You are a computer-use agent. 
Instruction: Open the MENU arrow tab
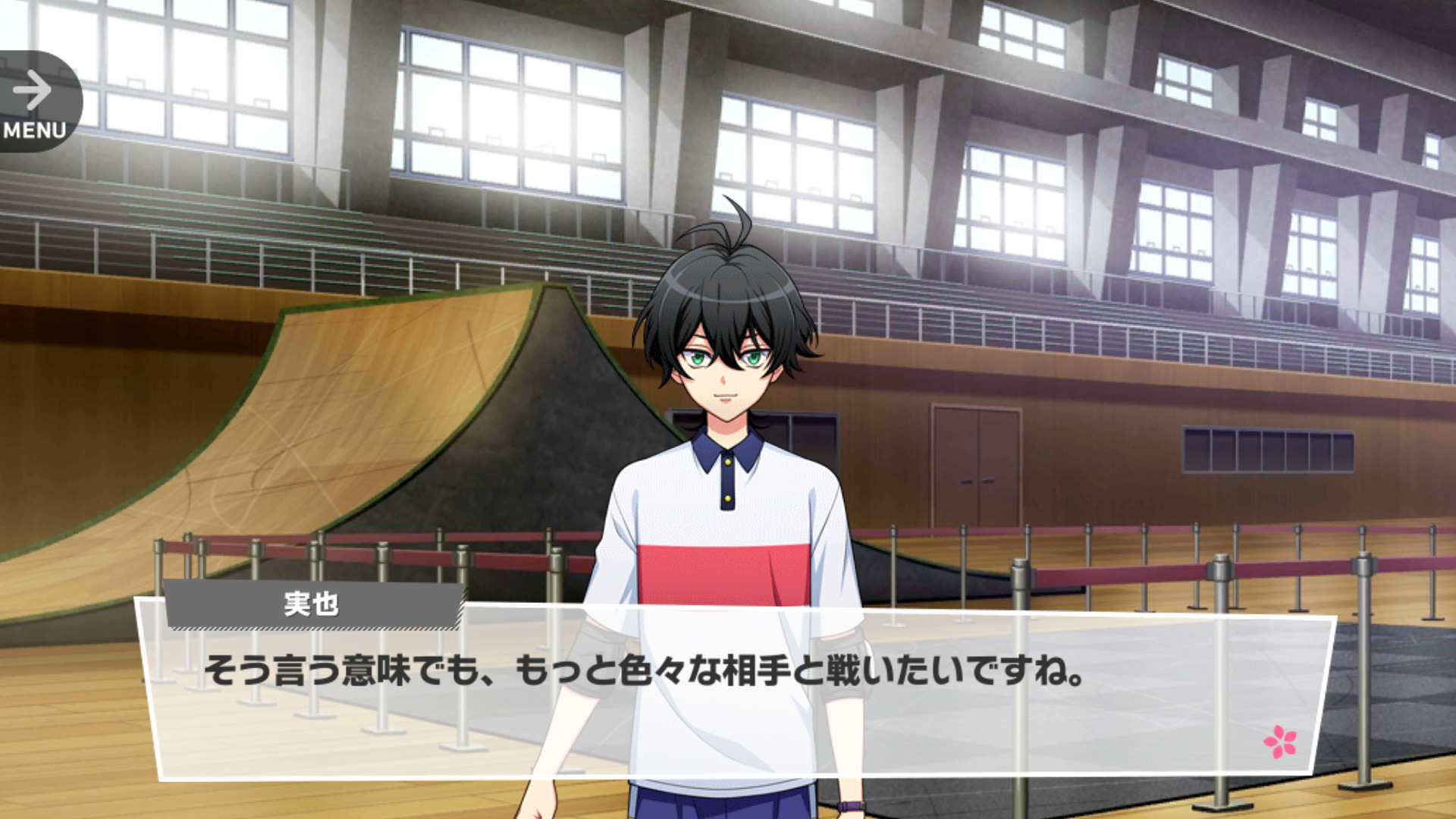click(x=35, y=102)
